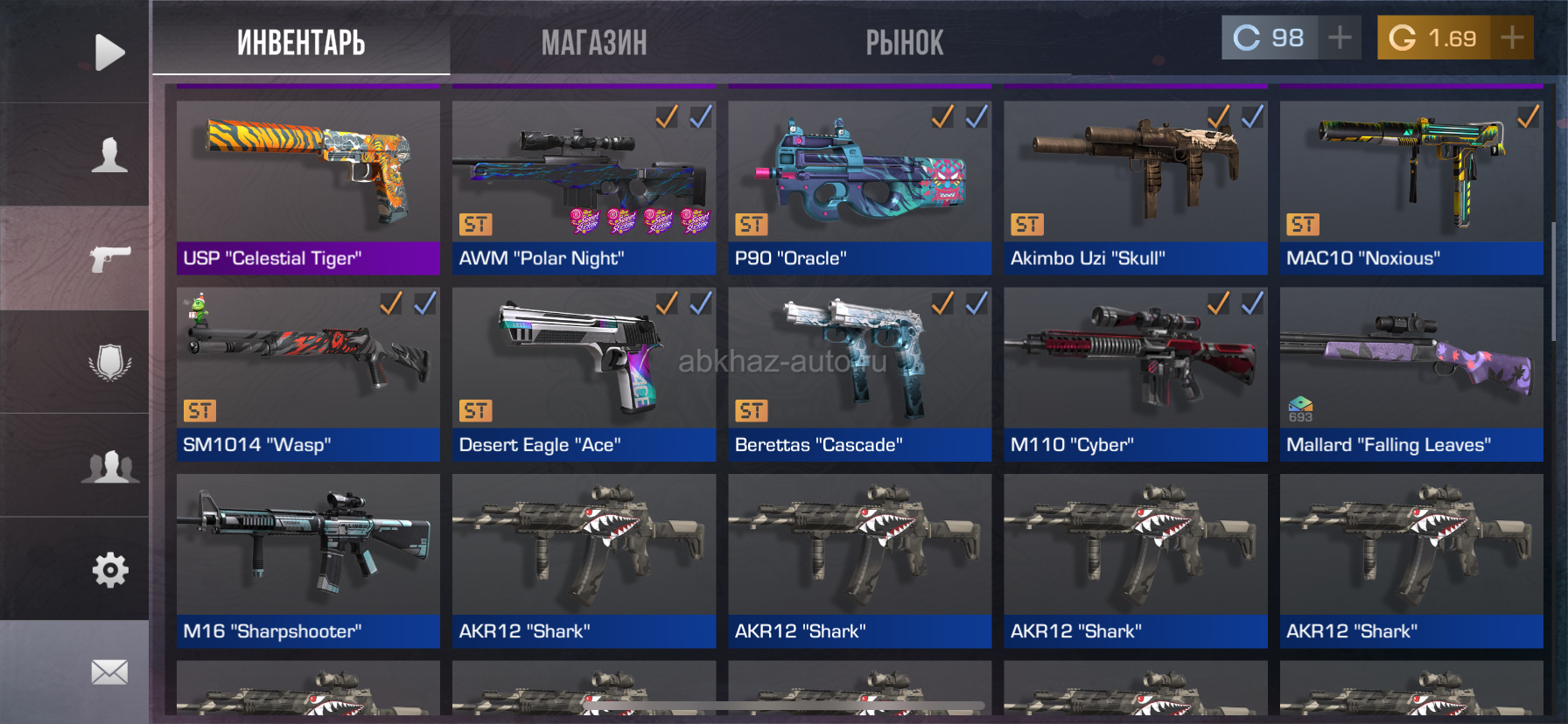
Task: Pick the Akimbo Uzi "Skull" skin
Action: 1135,185
